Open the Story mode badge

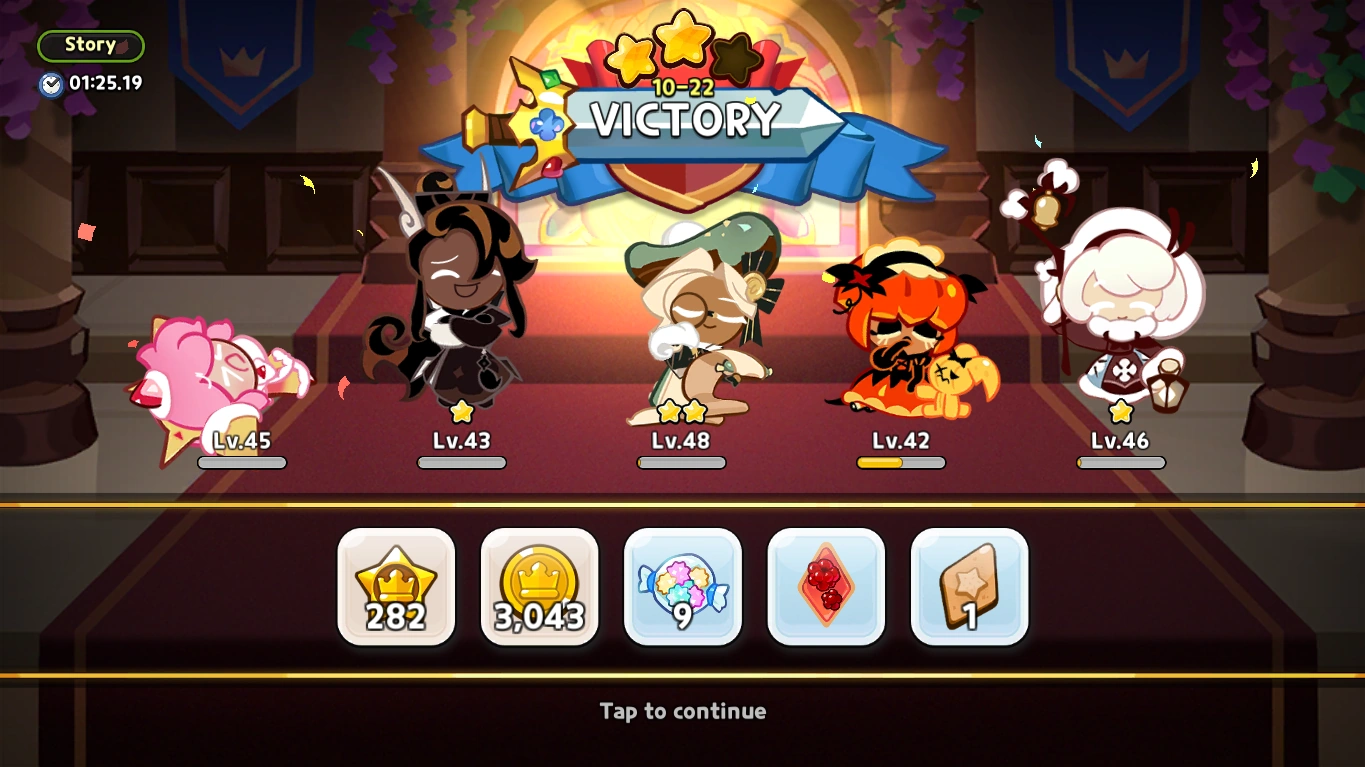(90, 44)
